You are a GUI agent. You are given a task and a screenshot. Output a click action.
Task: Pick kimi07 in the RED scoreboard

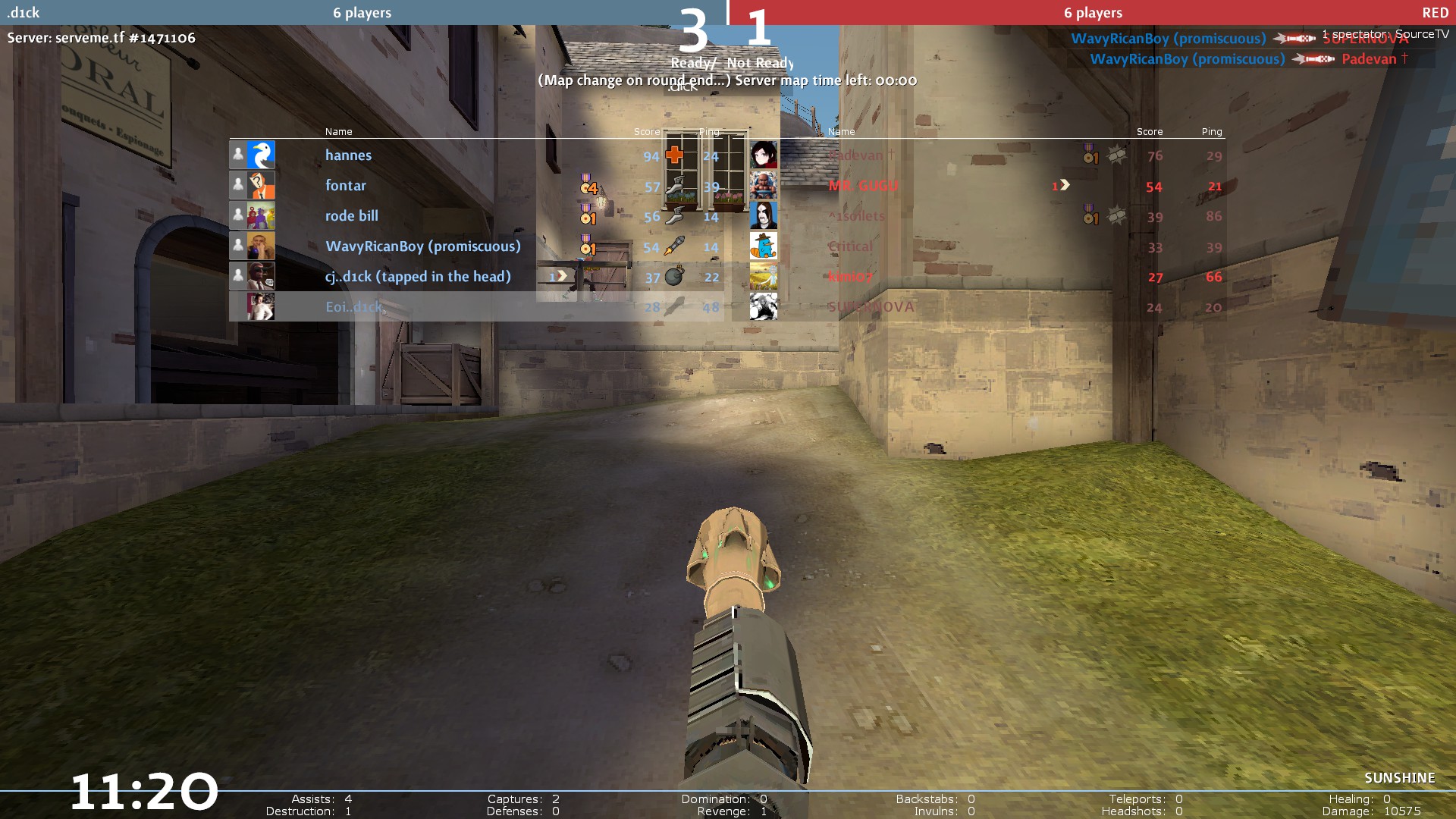coord(851,277)
